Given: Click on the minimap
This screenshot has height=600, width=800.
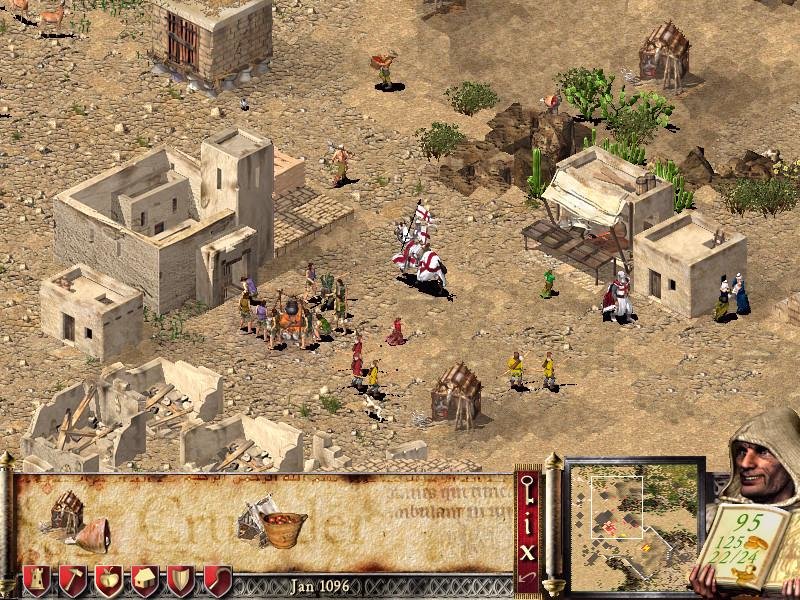Looking at the screenshot, I should tap(634, 525).
